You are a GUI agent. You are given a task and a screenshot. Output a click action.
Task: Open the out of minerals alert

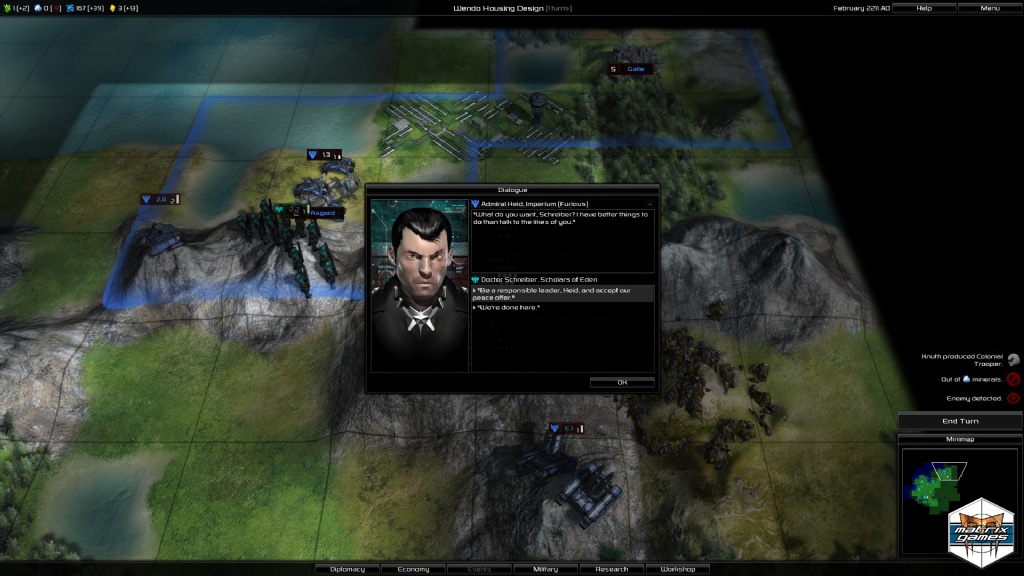tap(1013, 379)
